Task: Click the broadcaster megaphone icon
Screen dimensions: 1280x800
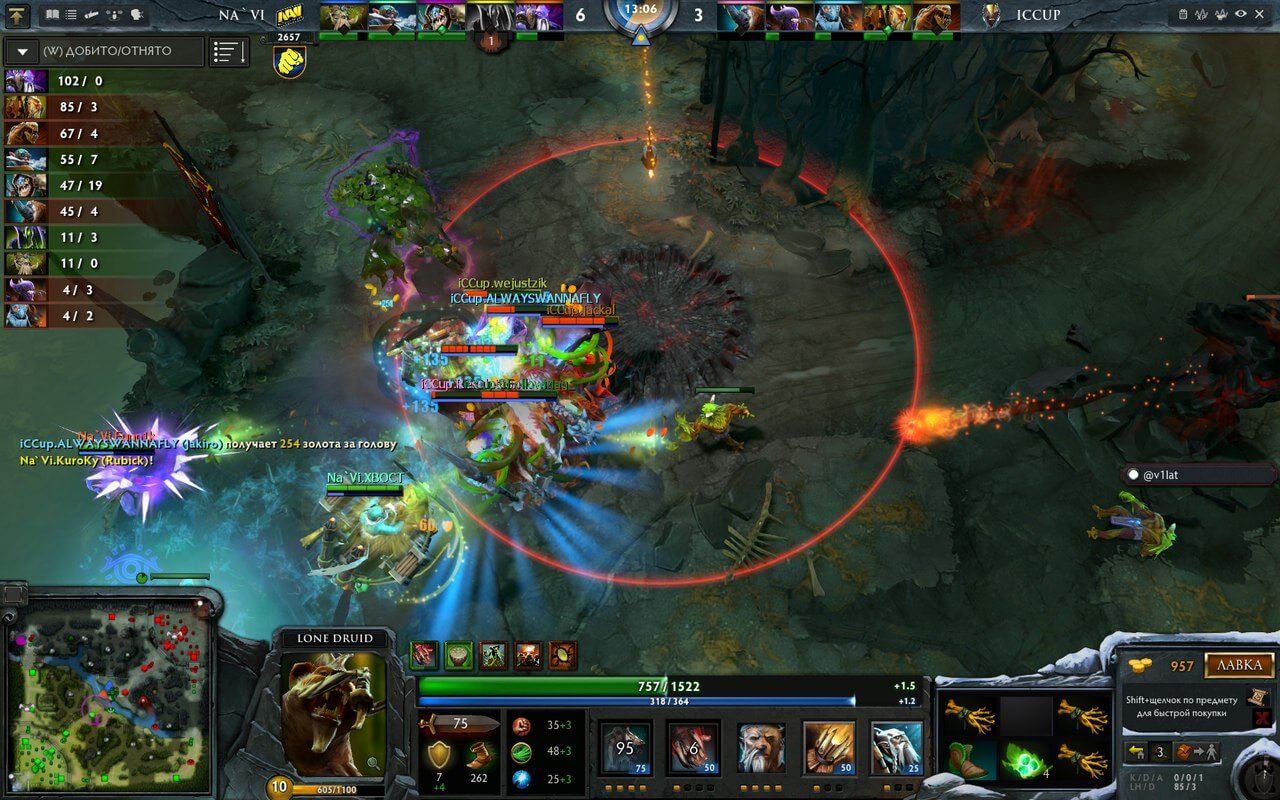Action: [x=91, y=14]
